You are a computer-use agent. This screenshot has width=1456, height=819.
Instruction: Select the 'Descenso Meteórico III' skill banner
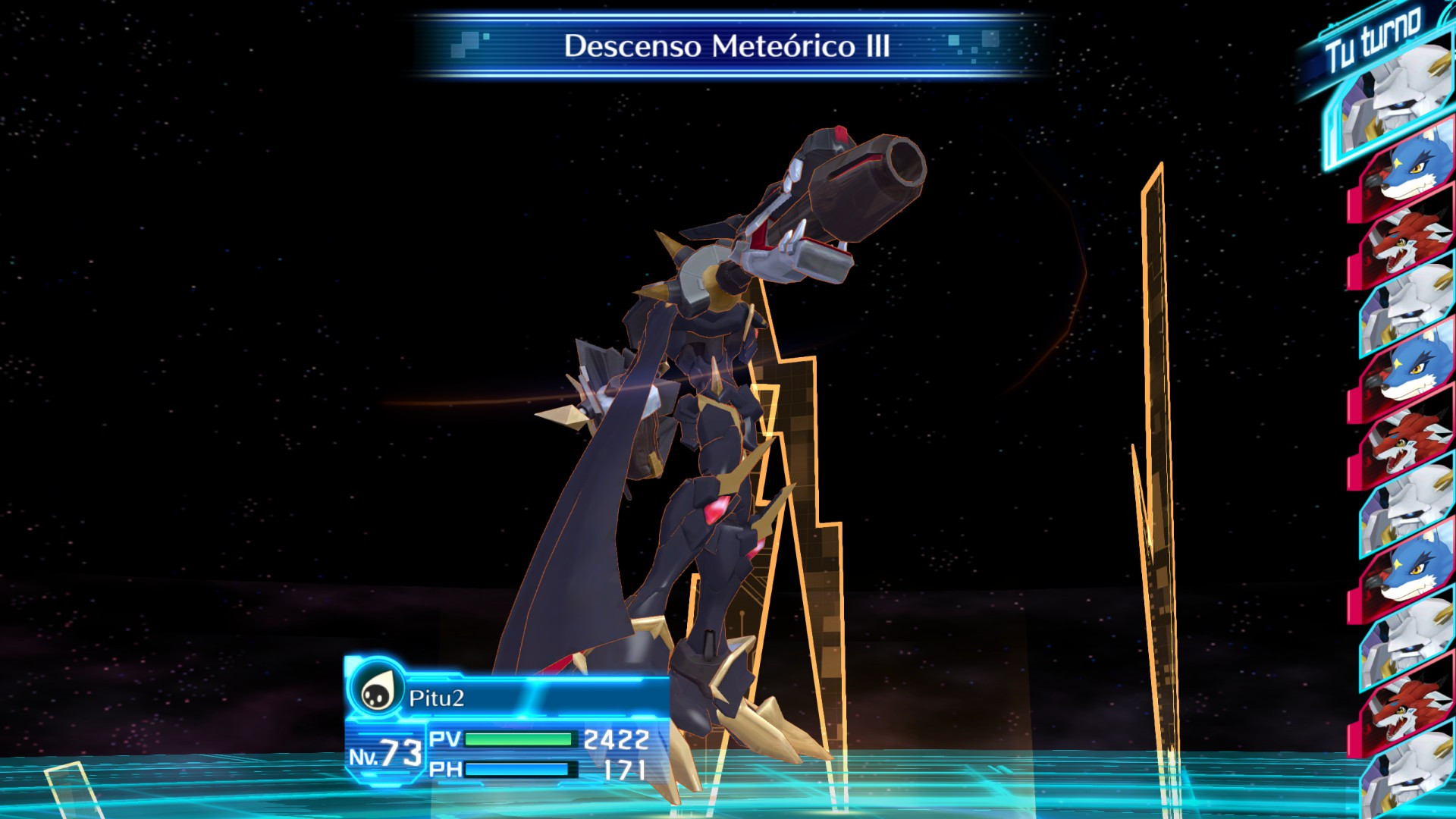(724, 45)
